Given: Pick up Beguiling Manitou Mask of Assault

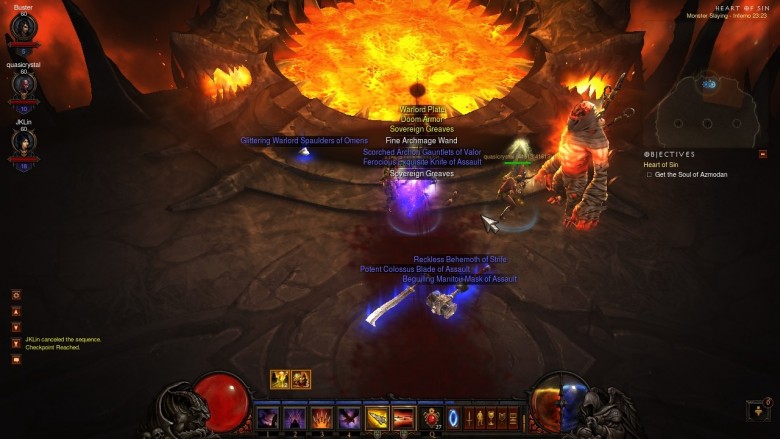Looking at the screenshot, I should (459, 279).
